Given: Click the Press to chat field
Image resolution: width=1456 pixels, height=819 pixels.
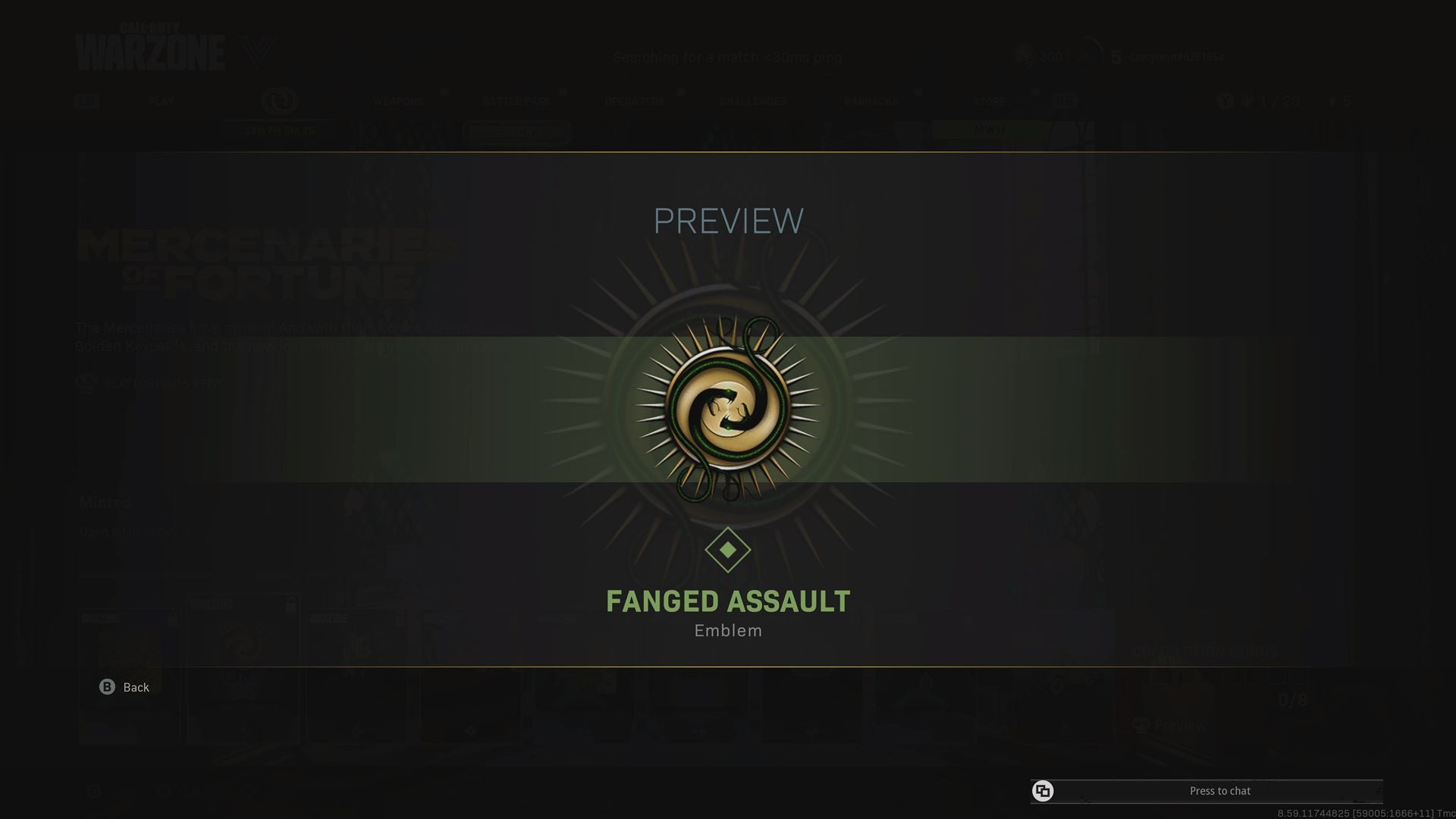Looking at the screenshot, I should tap(1221, 791).
